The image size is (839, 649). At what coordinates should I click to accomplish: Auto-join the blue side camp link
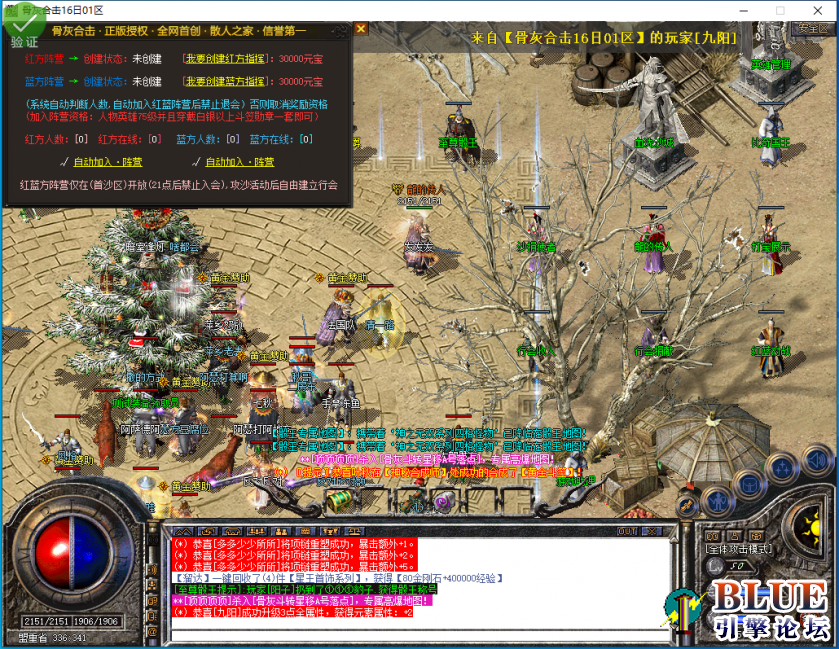coord(240,161)
